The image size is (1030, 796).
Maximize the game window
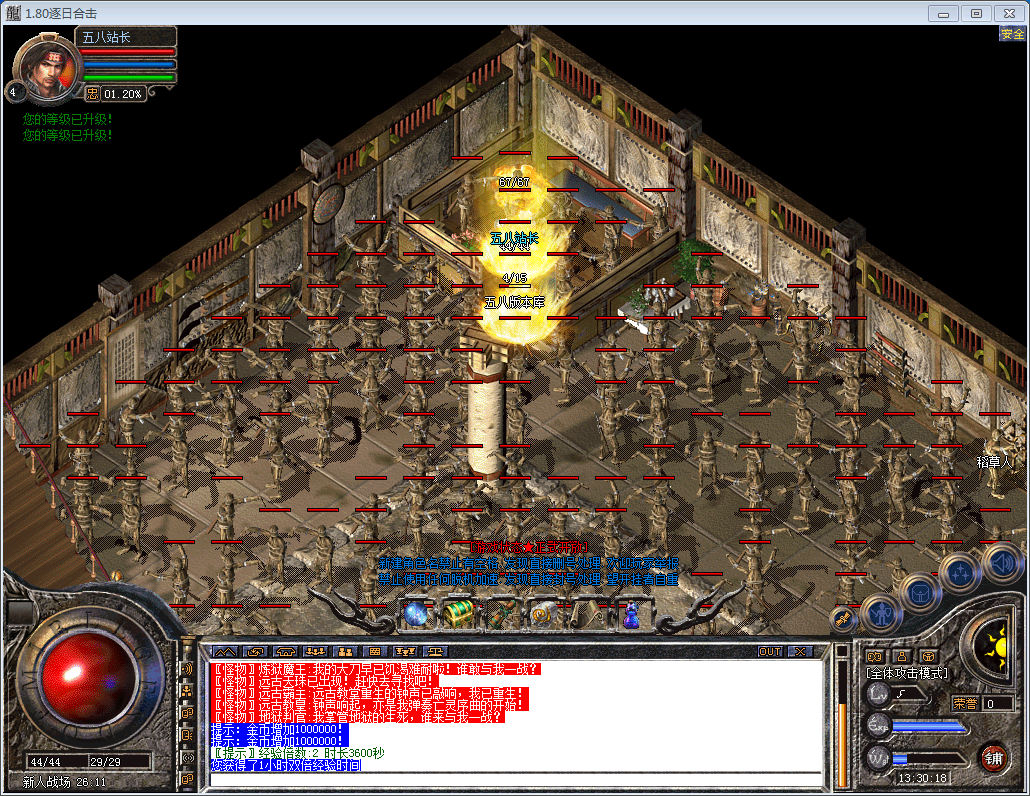[977, 13]
